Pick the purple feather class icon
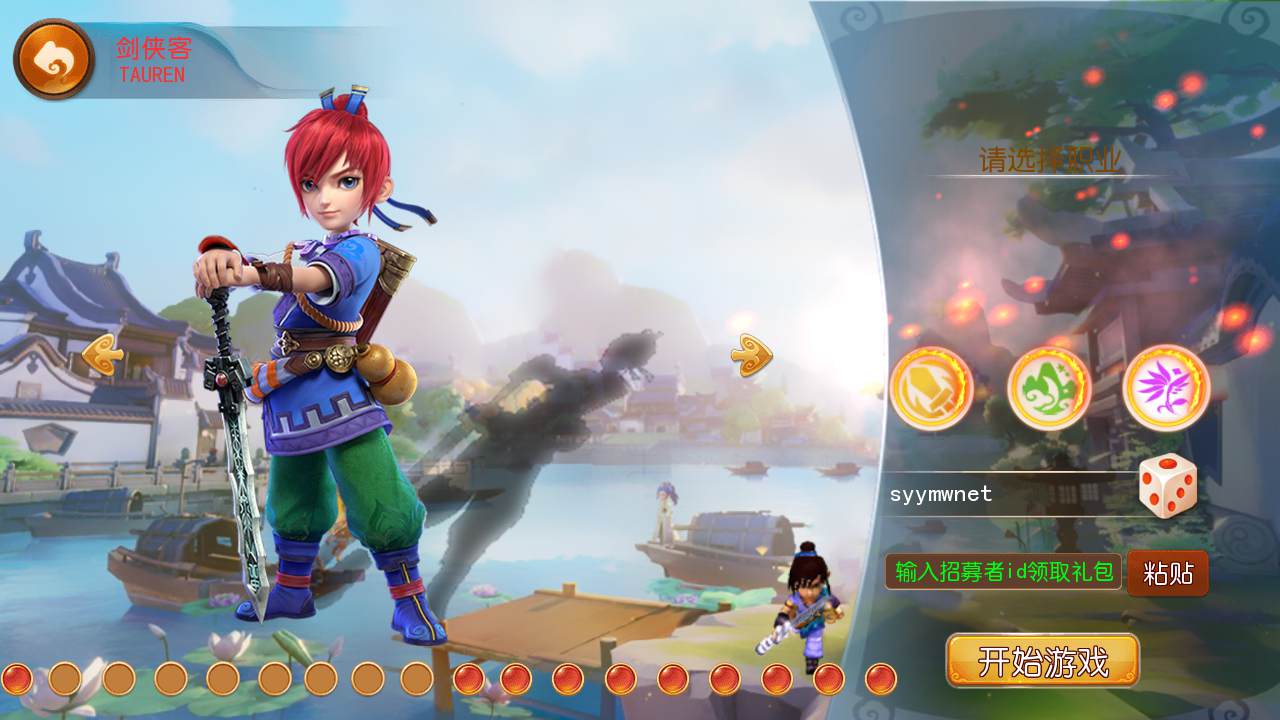Image resolution: width=1280 pixels, height=720 pixels. [x=1166, y=388]
